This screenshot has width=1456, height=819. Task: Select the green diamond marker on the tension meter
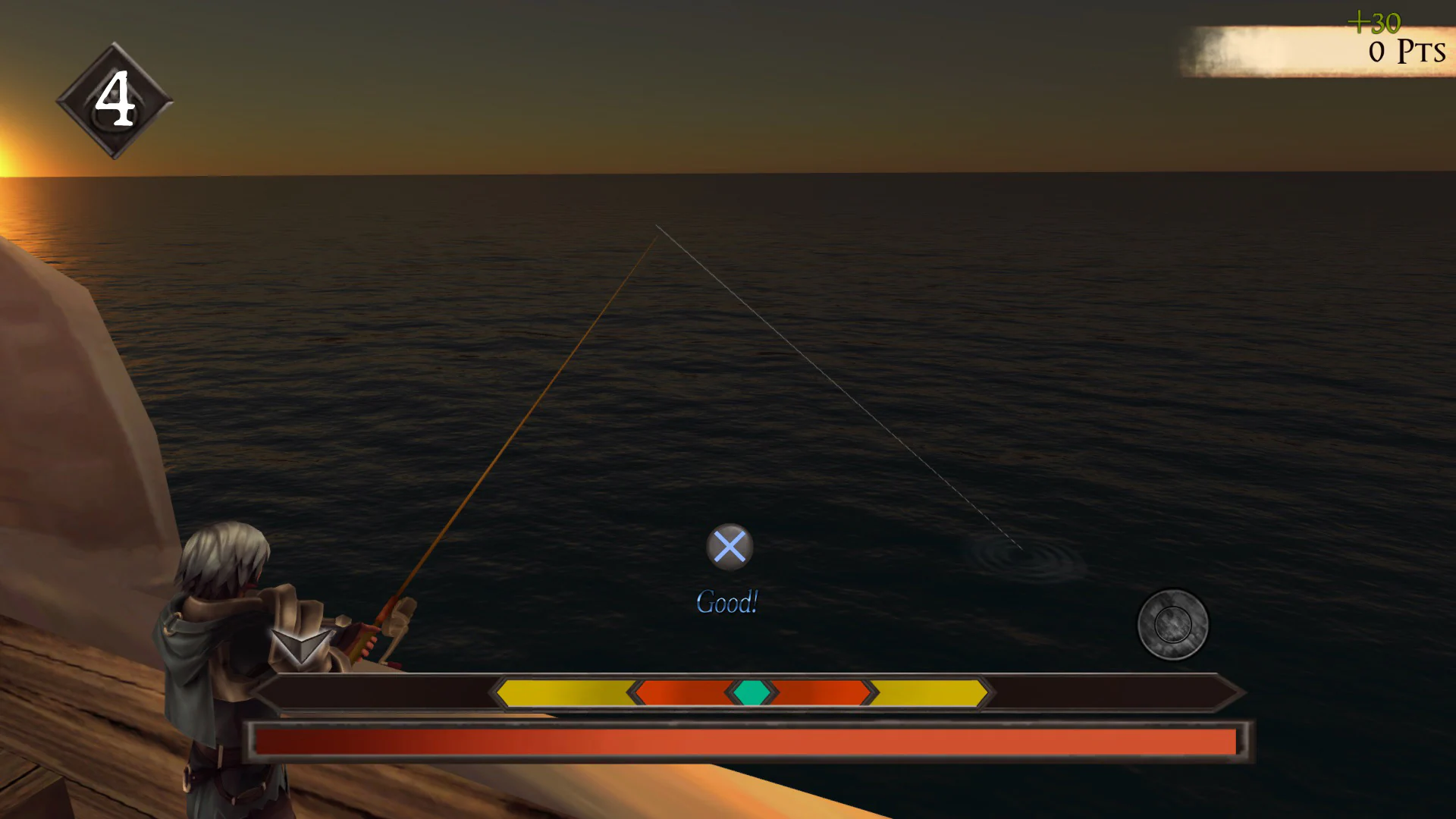pyautogui.click(x=753, y=692)
